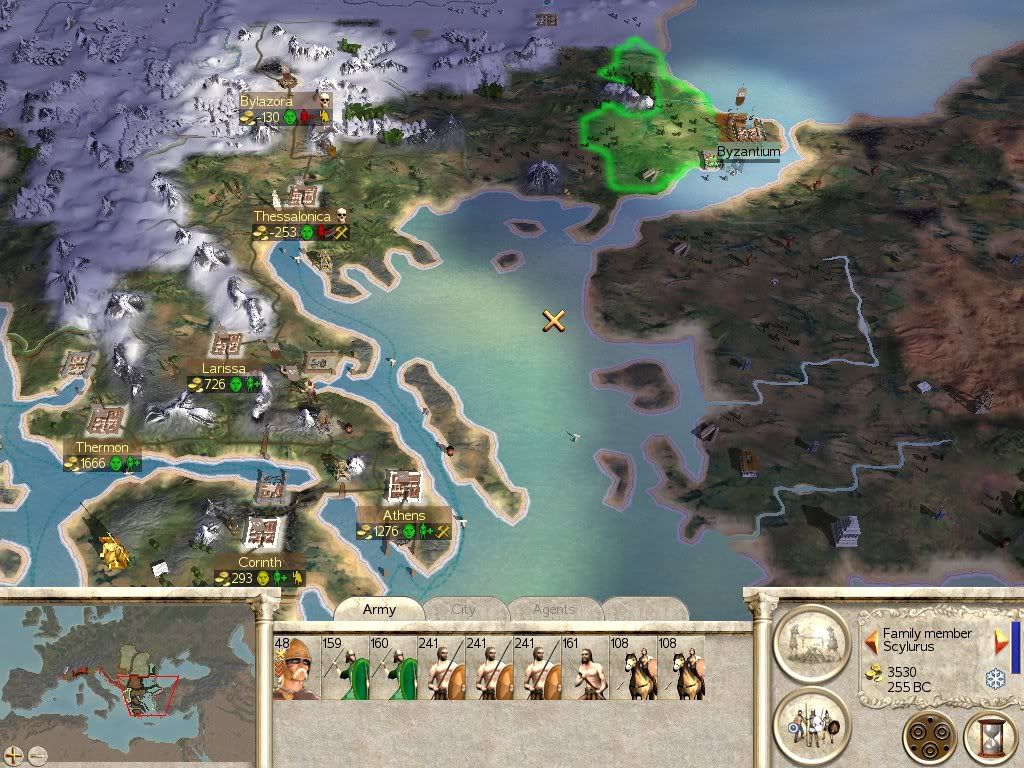1024x768 pixels.
Task: Switch to the Agents tab
Action: 554,609
